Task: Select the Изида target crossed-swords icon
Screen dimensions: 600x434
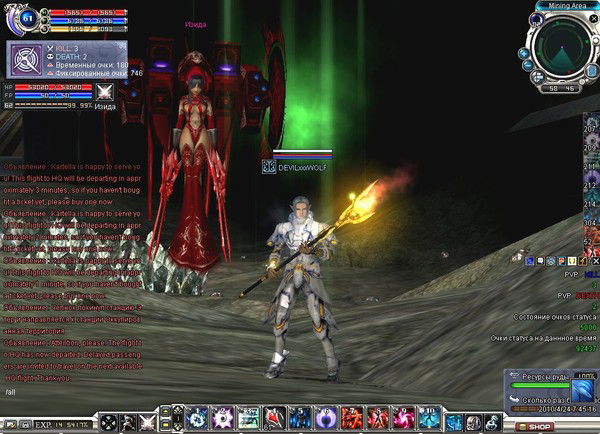Action: point(102,91)
